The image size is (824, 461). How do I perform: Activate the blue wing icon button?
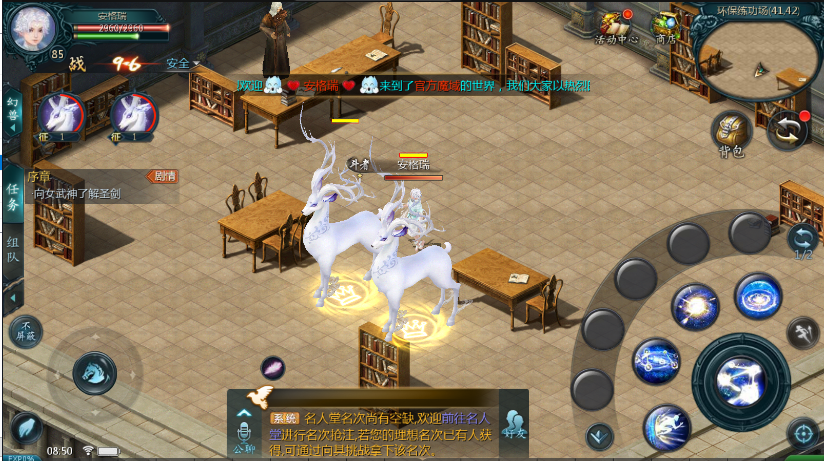point(26,428)
